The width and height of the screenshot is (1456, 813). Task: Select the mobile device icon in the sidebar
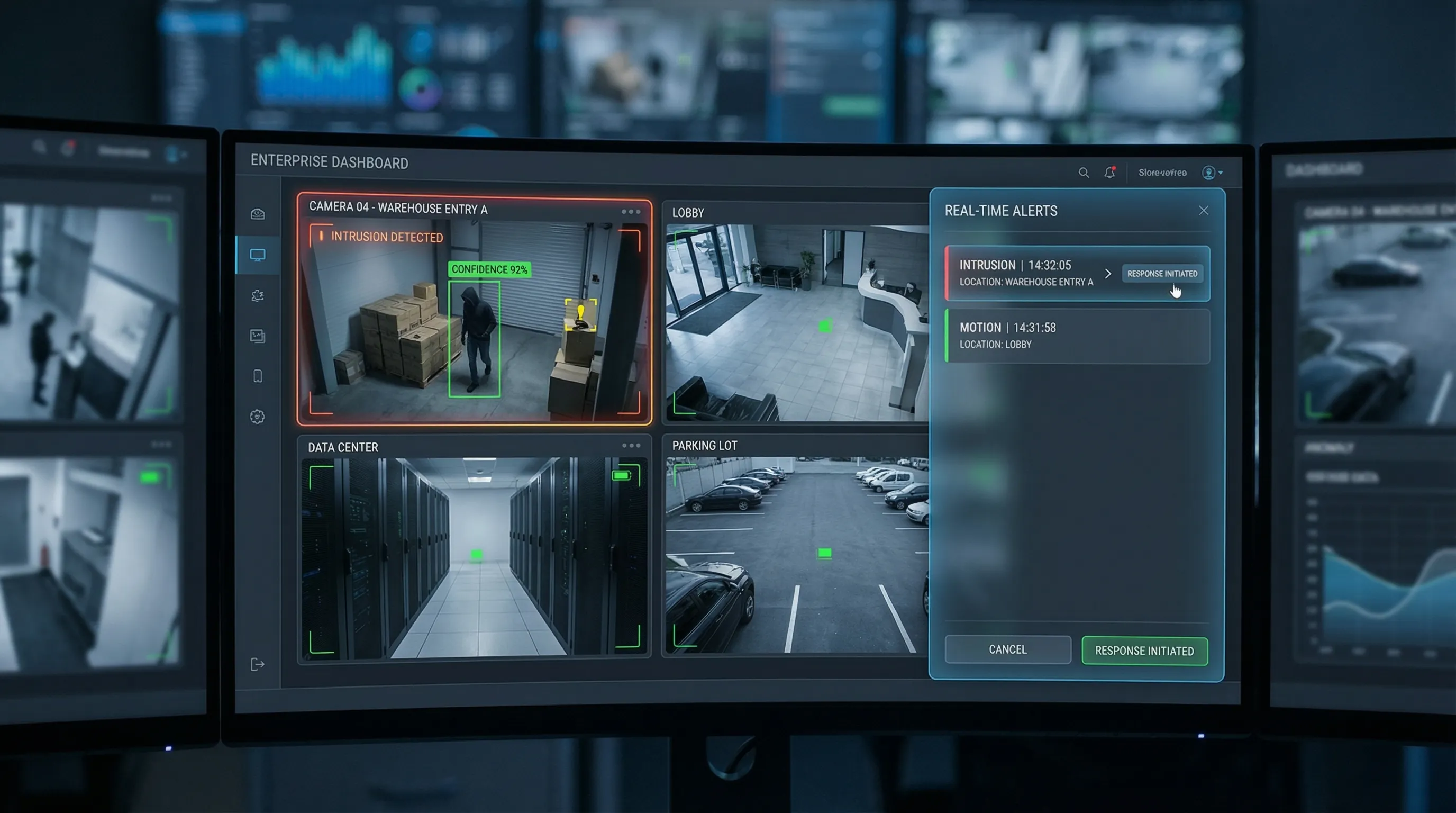tap(258, 375)
